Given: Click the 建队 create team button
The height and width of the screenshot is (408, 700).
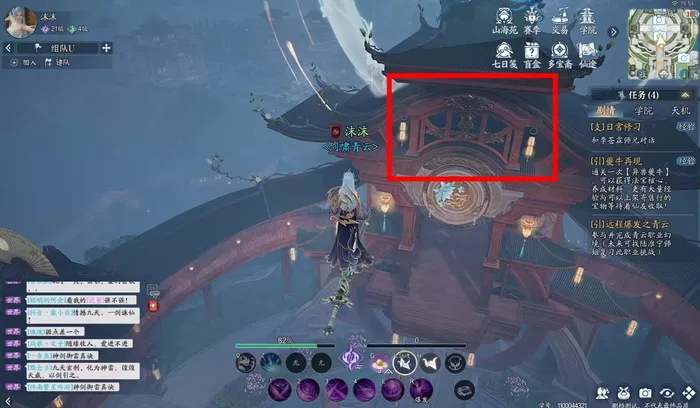Looking at the screenshot, I should tap(58, 62).
